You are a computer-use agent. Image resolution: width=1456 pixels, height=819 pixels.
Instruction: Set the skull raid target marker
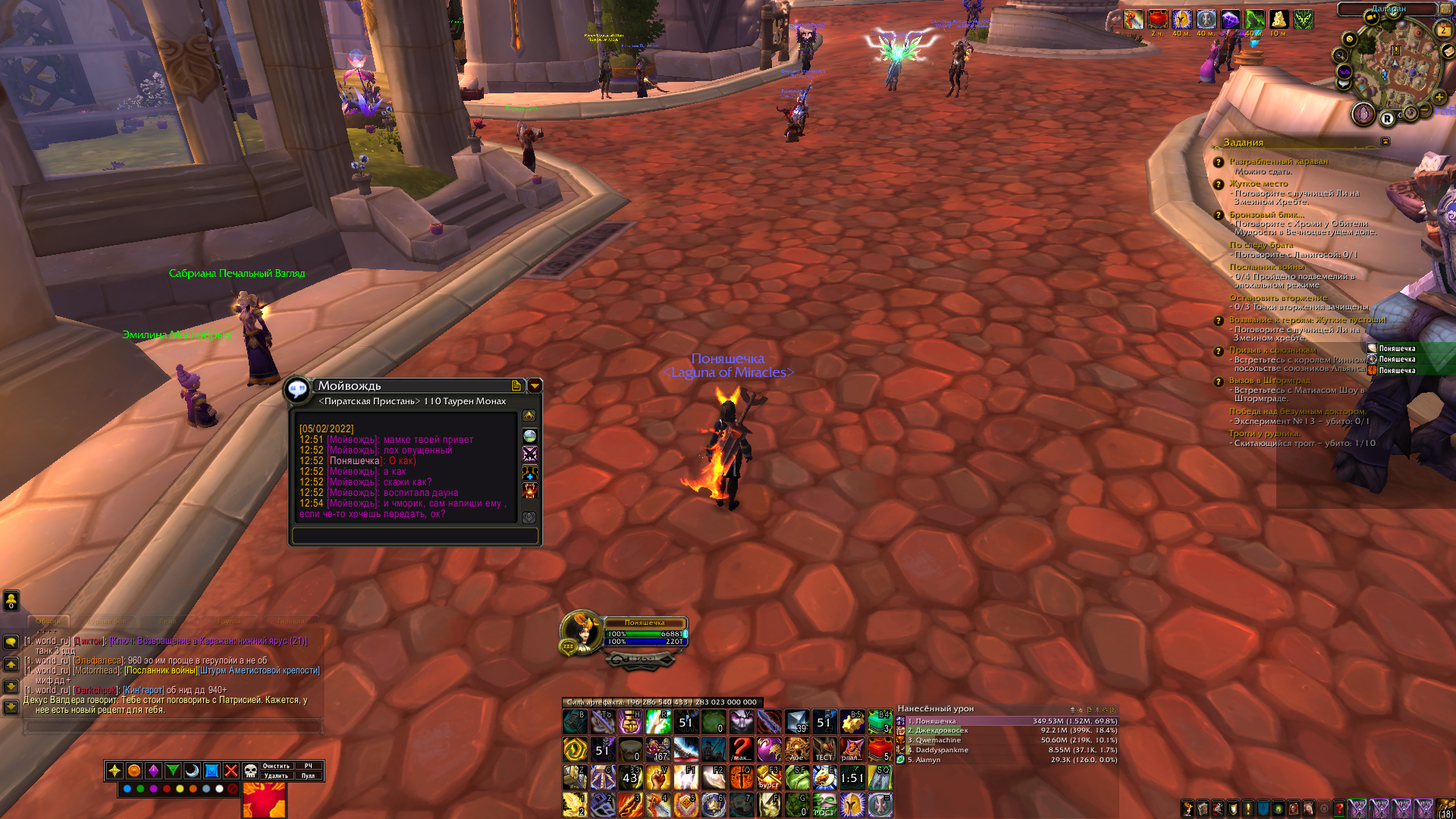(x=250, y=771)
